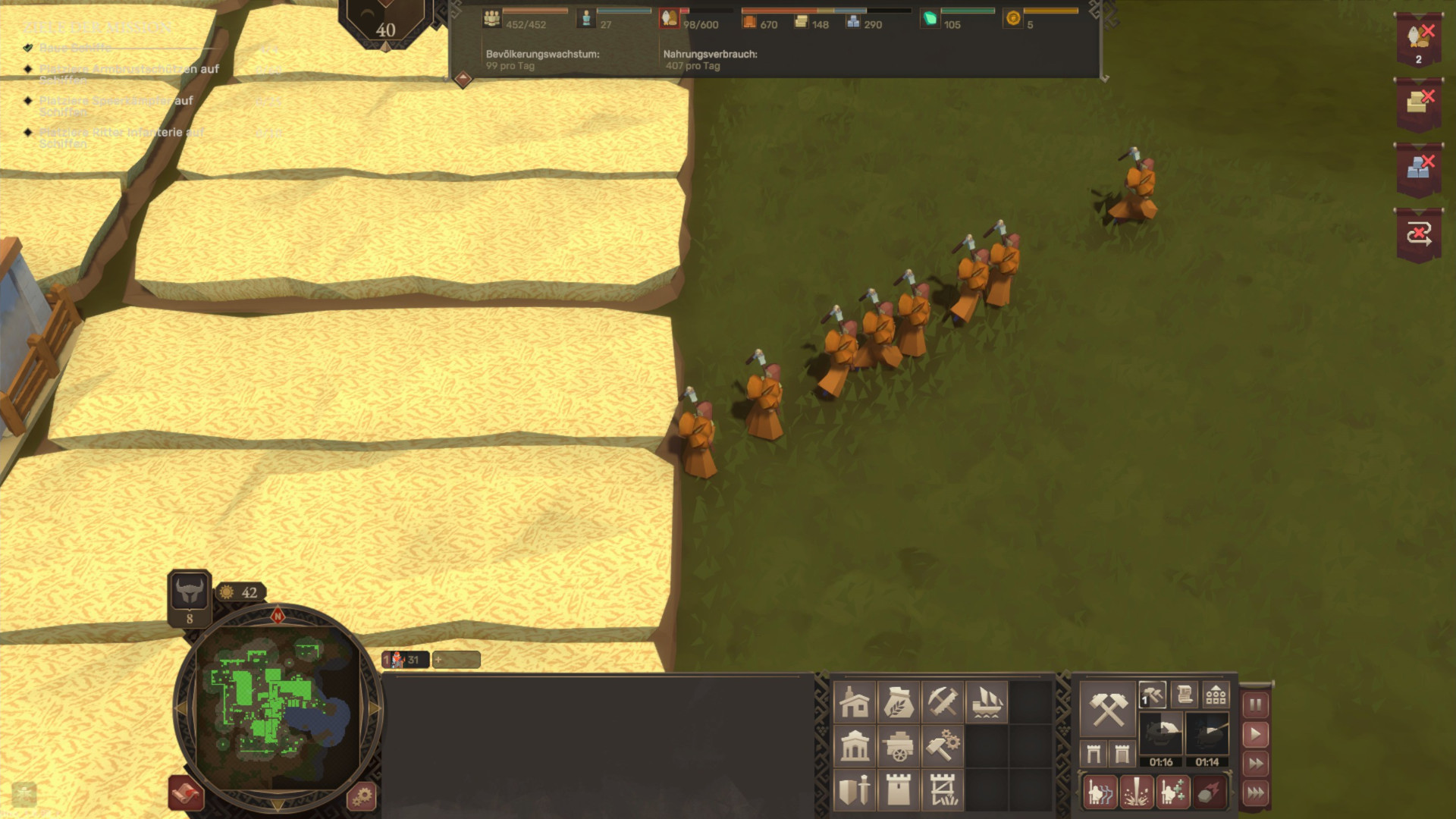This screenshot has height=819, width=1456.
Task: Set game speed to normal play
Action: click(x=1255, y=734)
